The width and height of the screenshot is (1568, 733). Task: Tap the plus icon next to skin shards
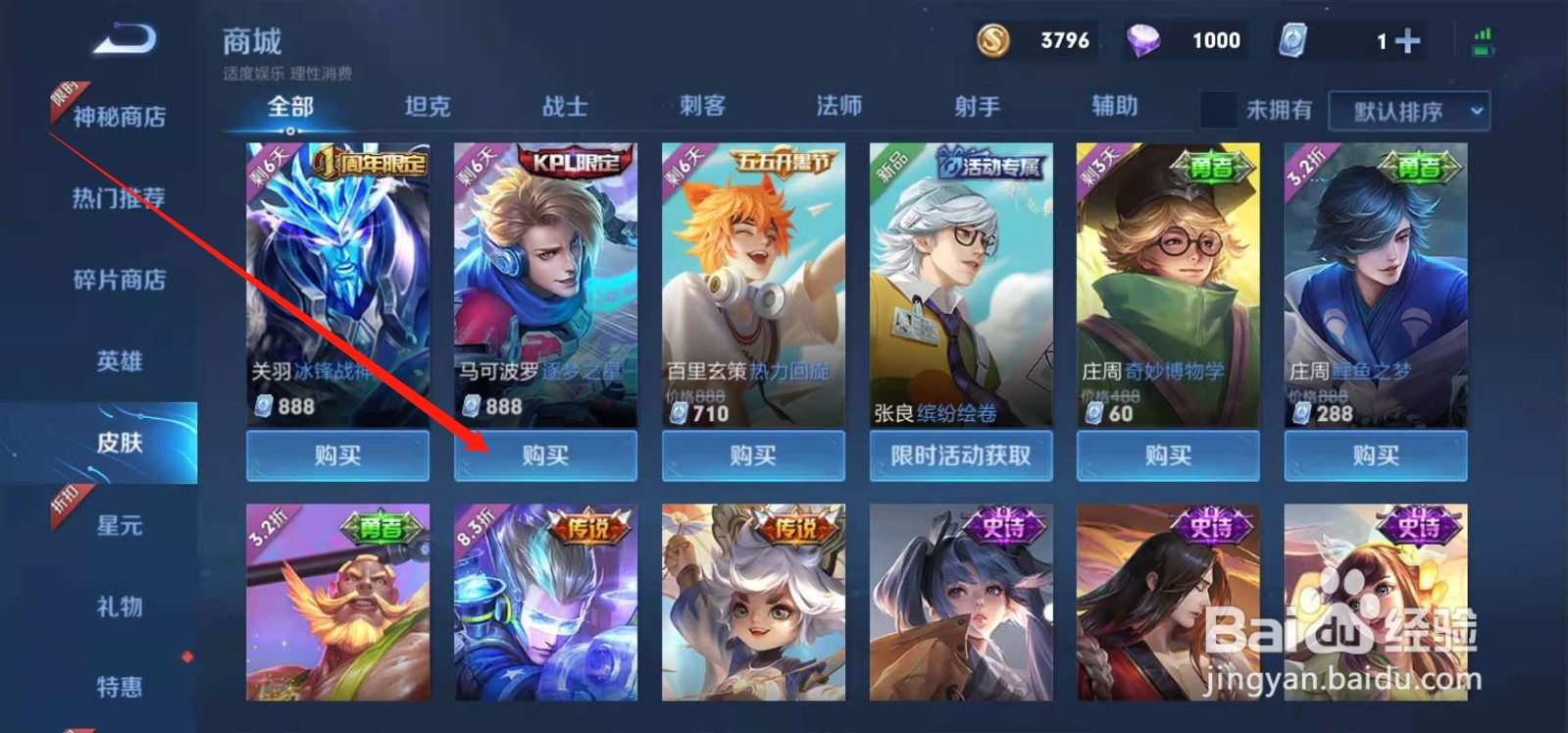tap(1406, 40)
